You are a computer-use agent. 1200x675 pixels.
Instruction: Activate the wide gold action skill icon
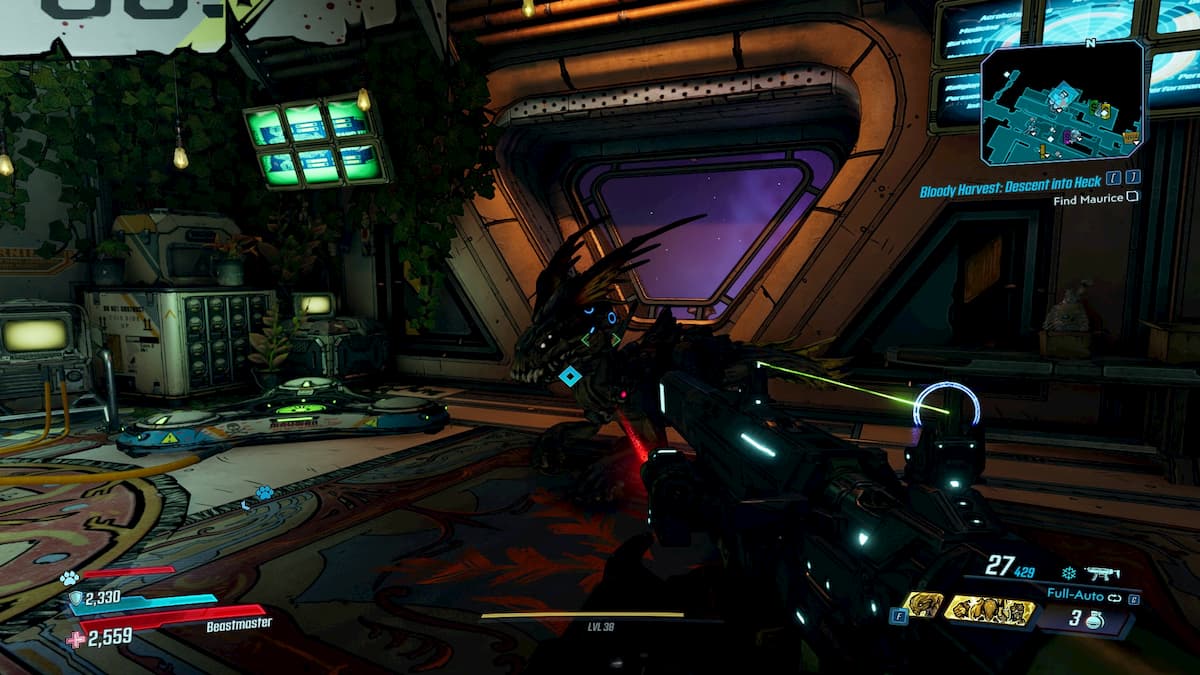point(990,609)
